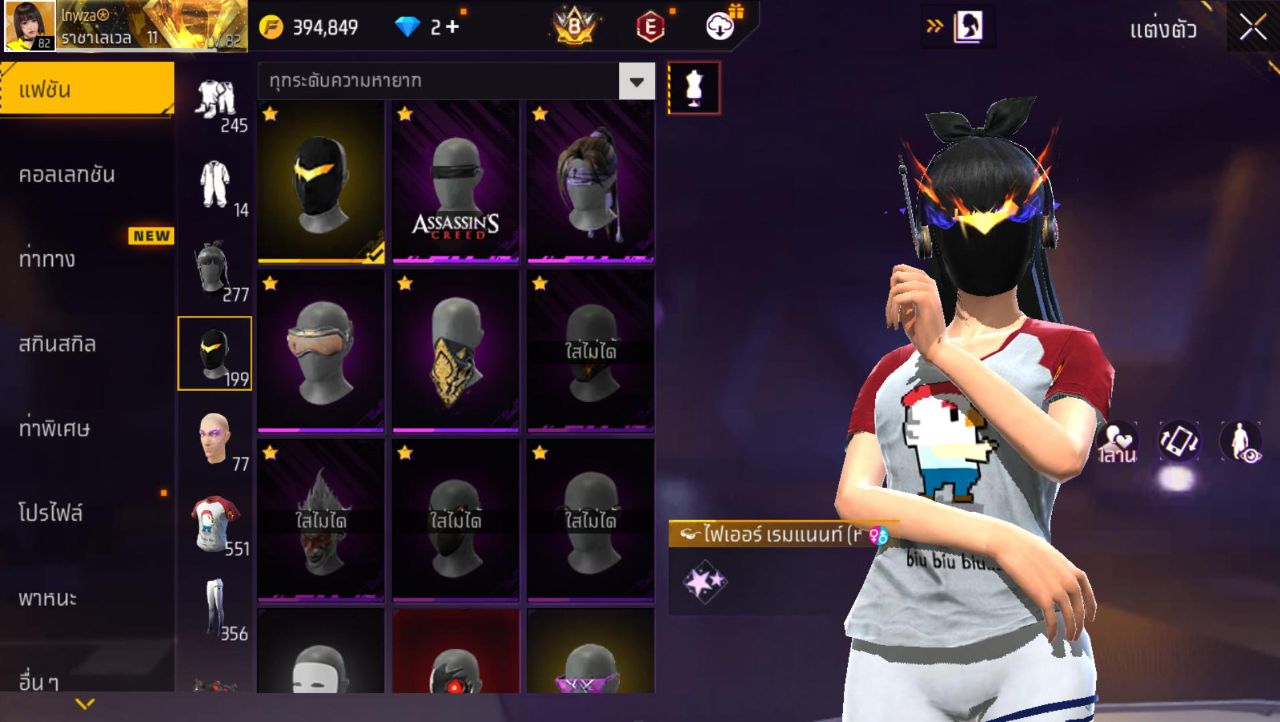Image resolution: width=1280 pixels, height=722 pixels.
Task: Select the bald face category icon
Action: click(215, 438)
